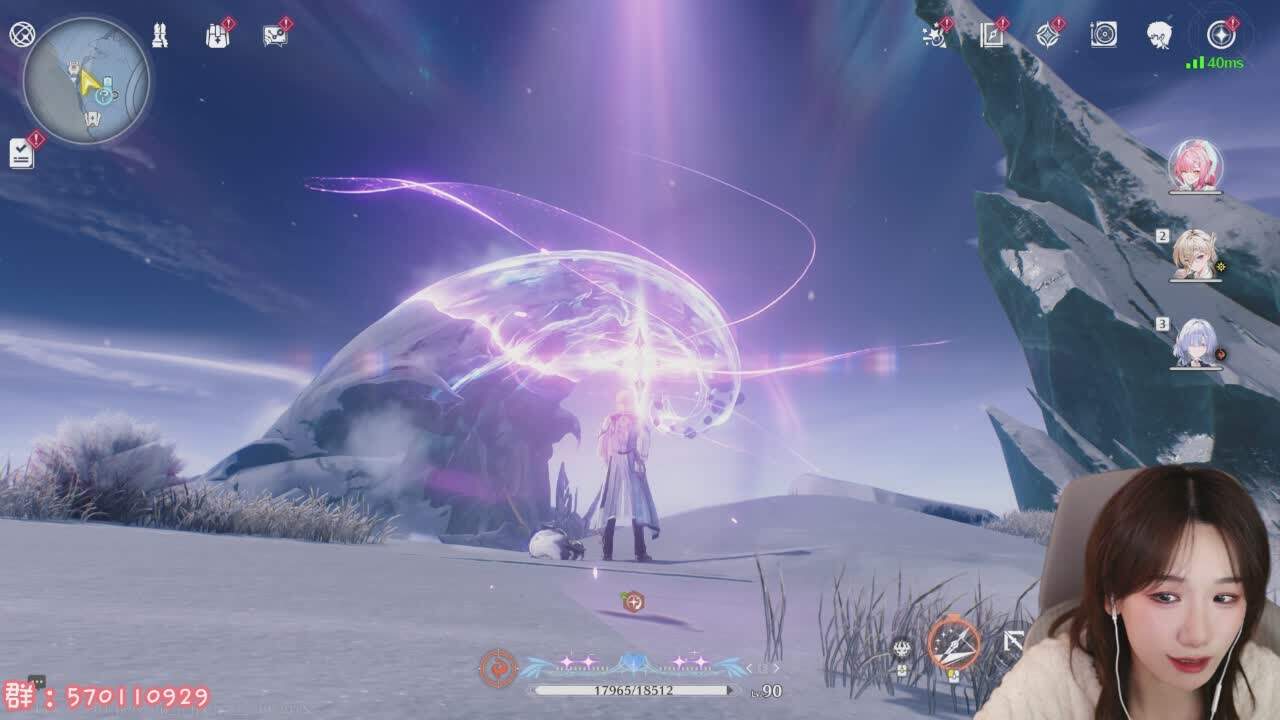Open the circled star menu icon
This screenshot has height=720, width=1280.
[x=1221, y=36]
